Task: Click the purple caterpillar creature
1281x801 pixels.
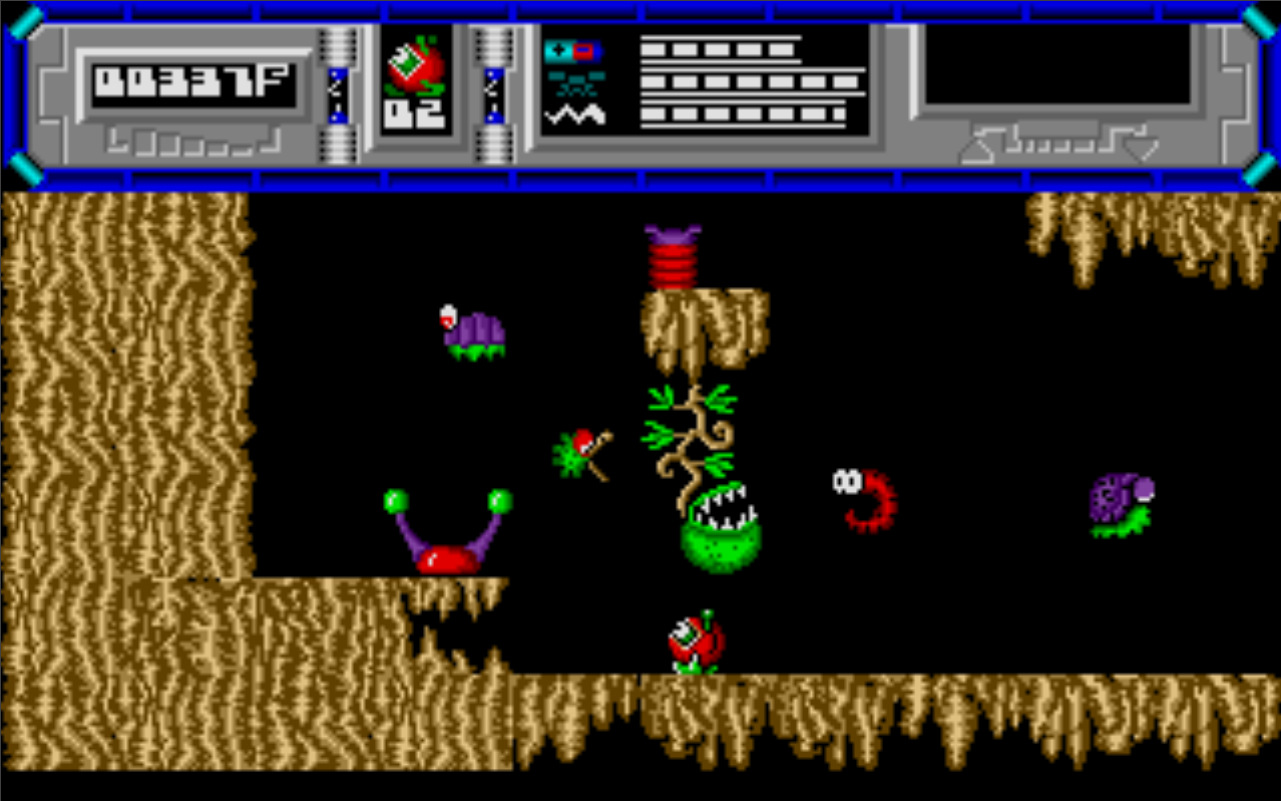Action: pyautogui.click(x=470, y=330)
